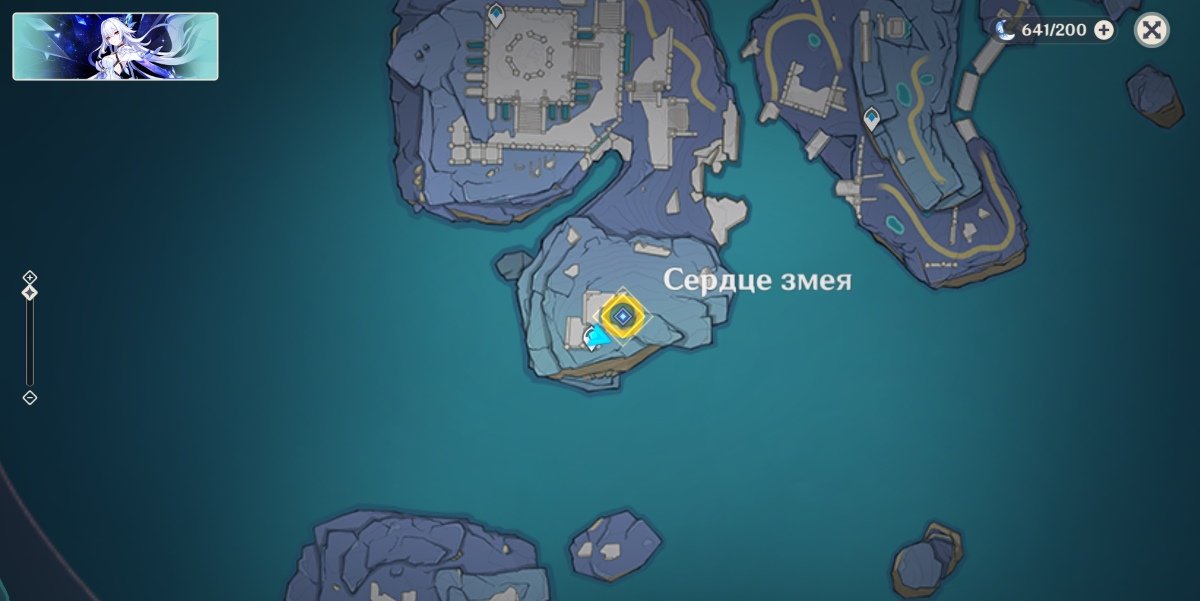Click the map zoom slider handle

click(30, 293)
